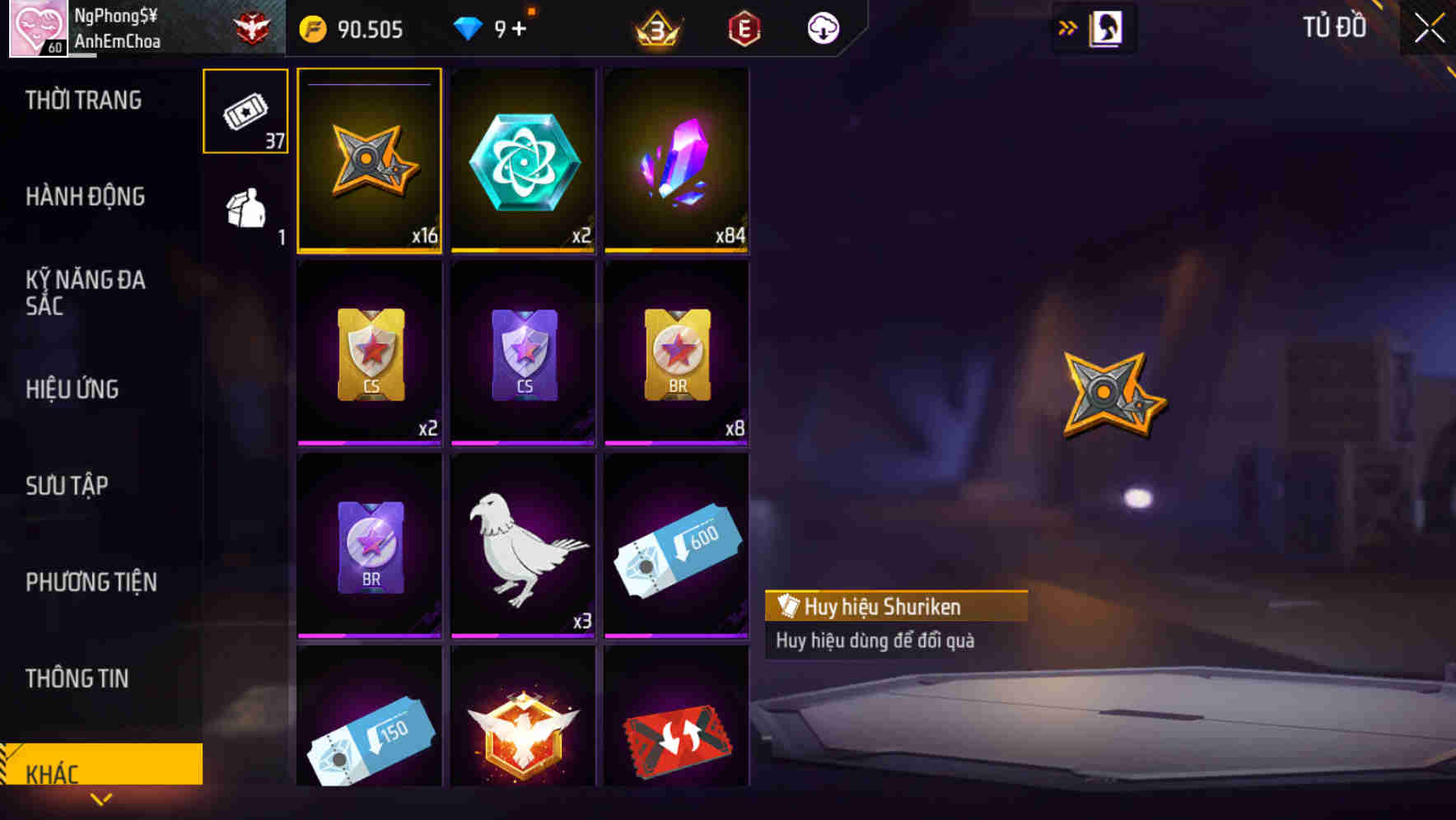Toggle the box category filter showing 1
1456x820 pixels.
pos(244,210)
